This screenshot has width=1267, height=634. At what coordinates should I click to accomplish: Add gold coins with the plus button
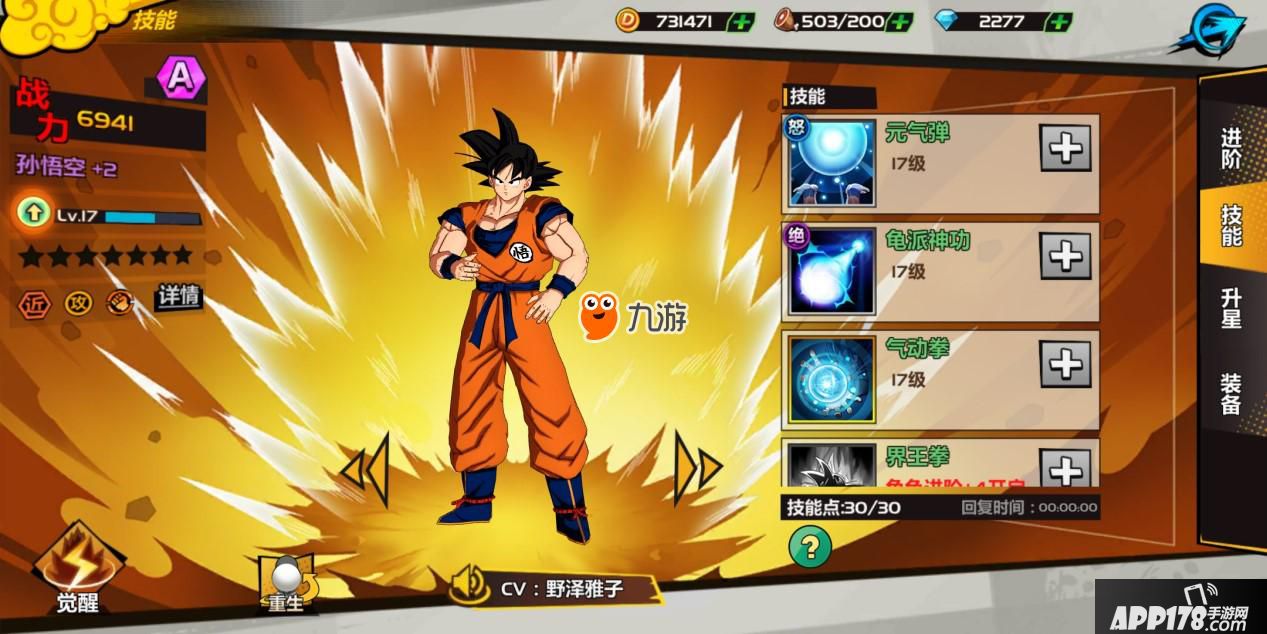tap(741, 21)
